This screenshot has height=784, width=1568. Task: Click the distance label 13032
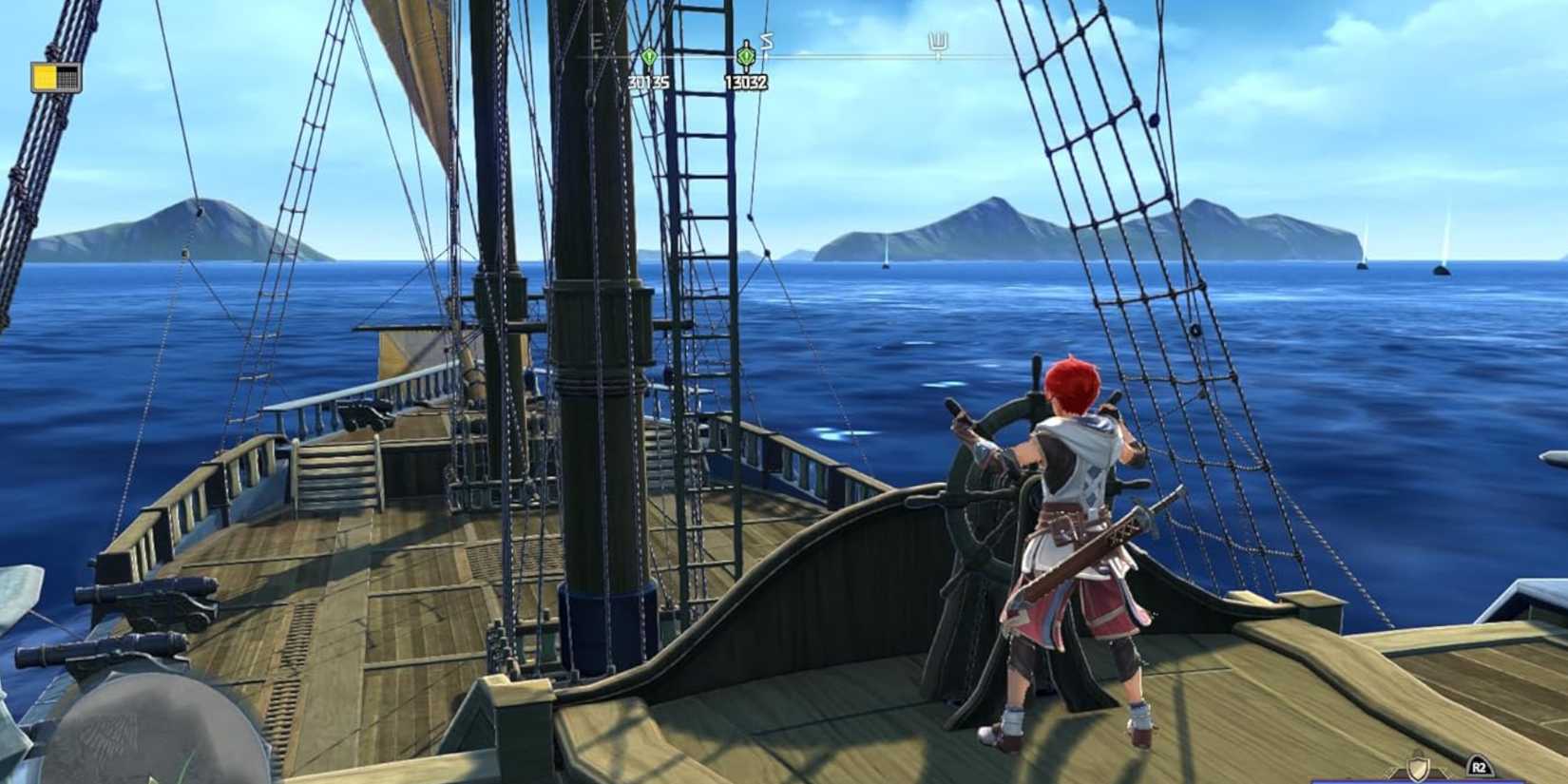[745, 81]
